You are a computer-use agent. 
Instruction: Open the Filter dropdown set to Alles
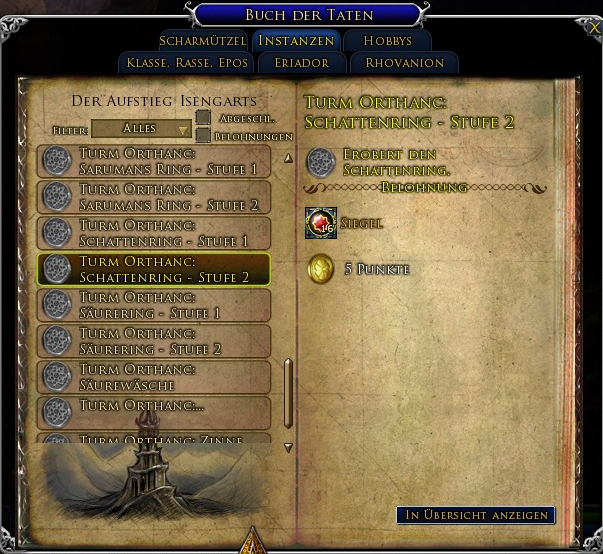point(142,129)
